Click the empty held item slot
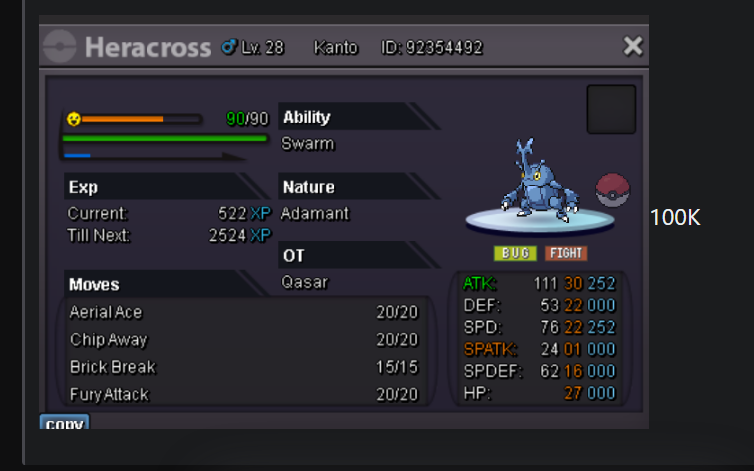The height and width of the screenshot is (471, 754). [611, 109]
